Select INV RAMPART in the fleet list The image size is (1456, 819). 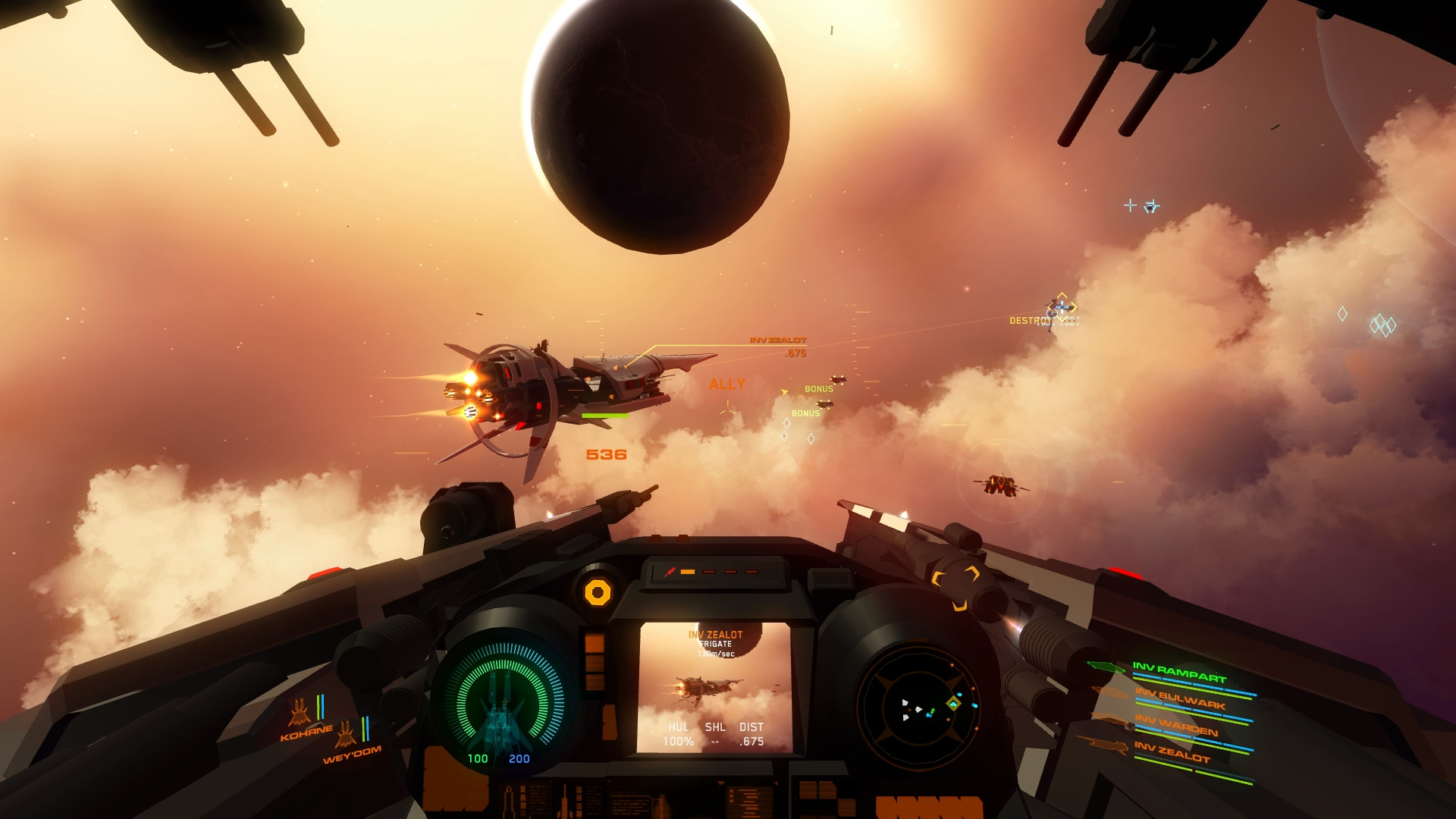point(1179,673)
